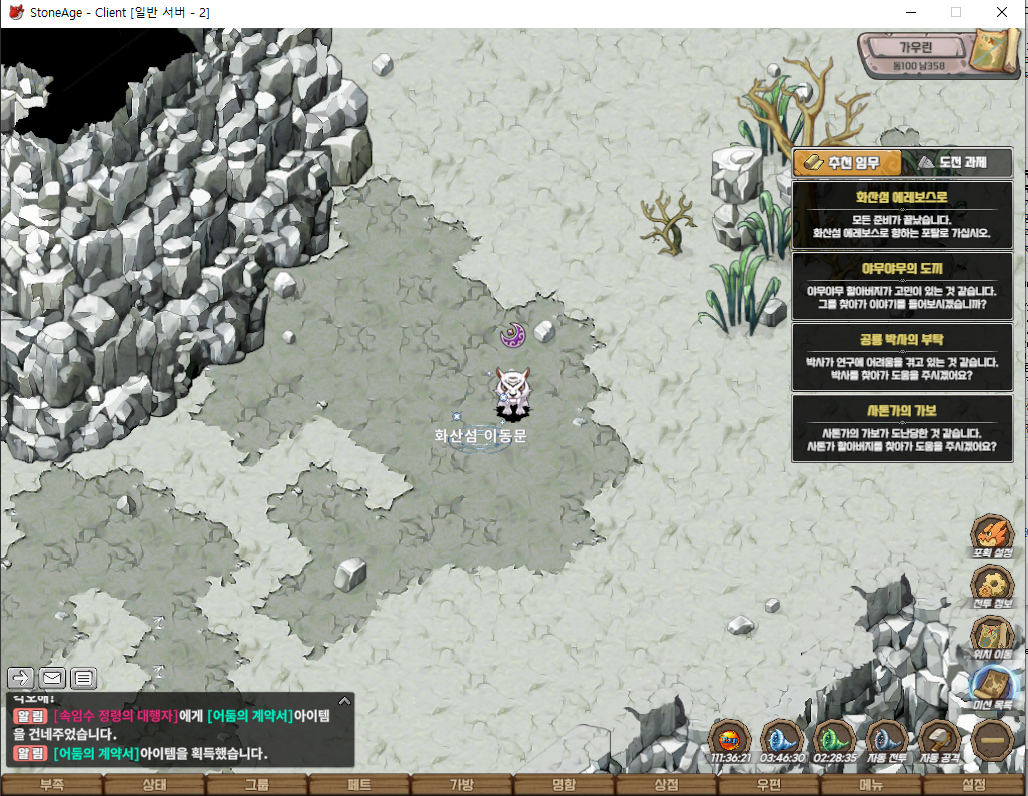This screenshot has width=1028, height=796.
Task: Open the 상태 (status) menu
Action: (154, 785)
